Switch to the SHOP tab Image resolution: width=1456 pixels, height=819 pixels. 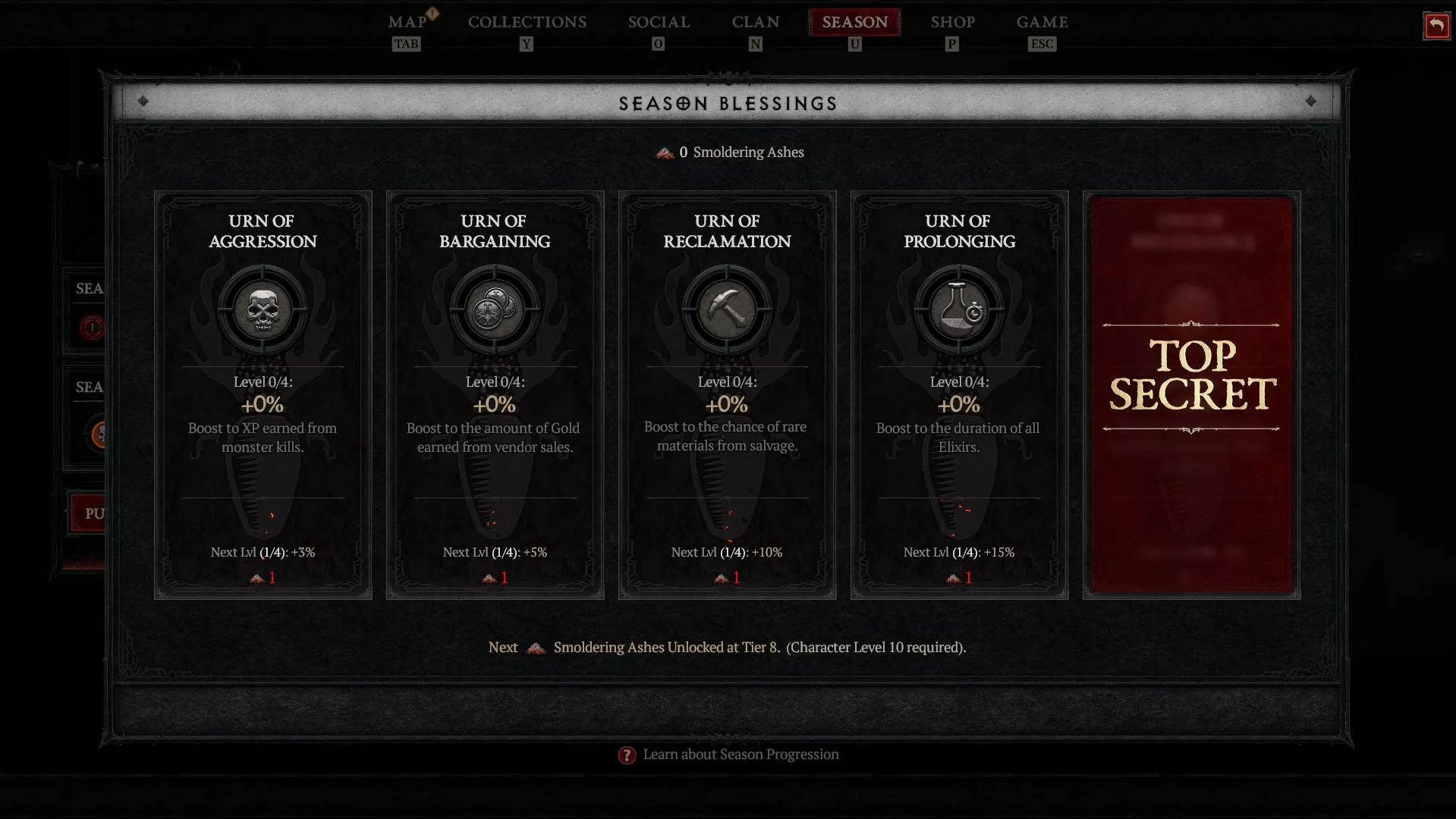(x=952, y=22)
